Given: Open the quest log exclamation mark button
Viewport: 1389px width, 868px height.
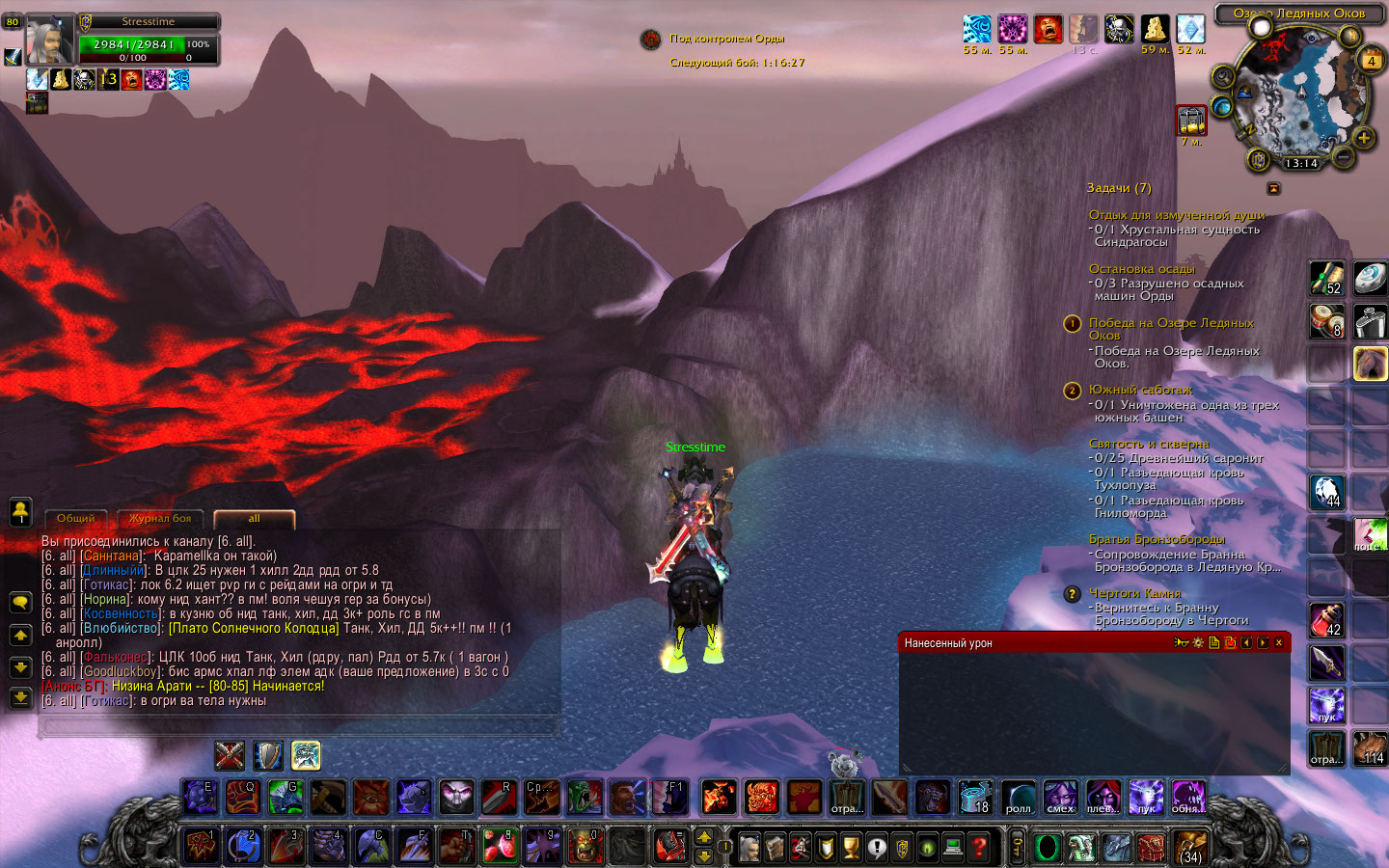Looking at the screenshot, I should pyautogui.click(x=876, y=848).
